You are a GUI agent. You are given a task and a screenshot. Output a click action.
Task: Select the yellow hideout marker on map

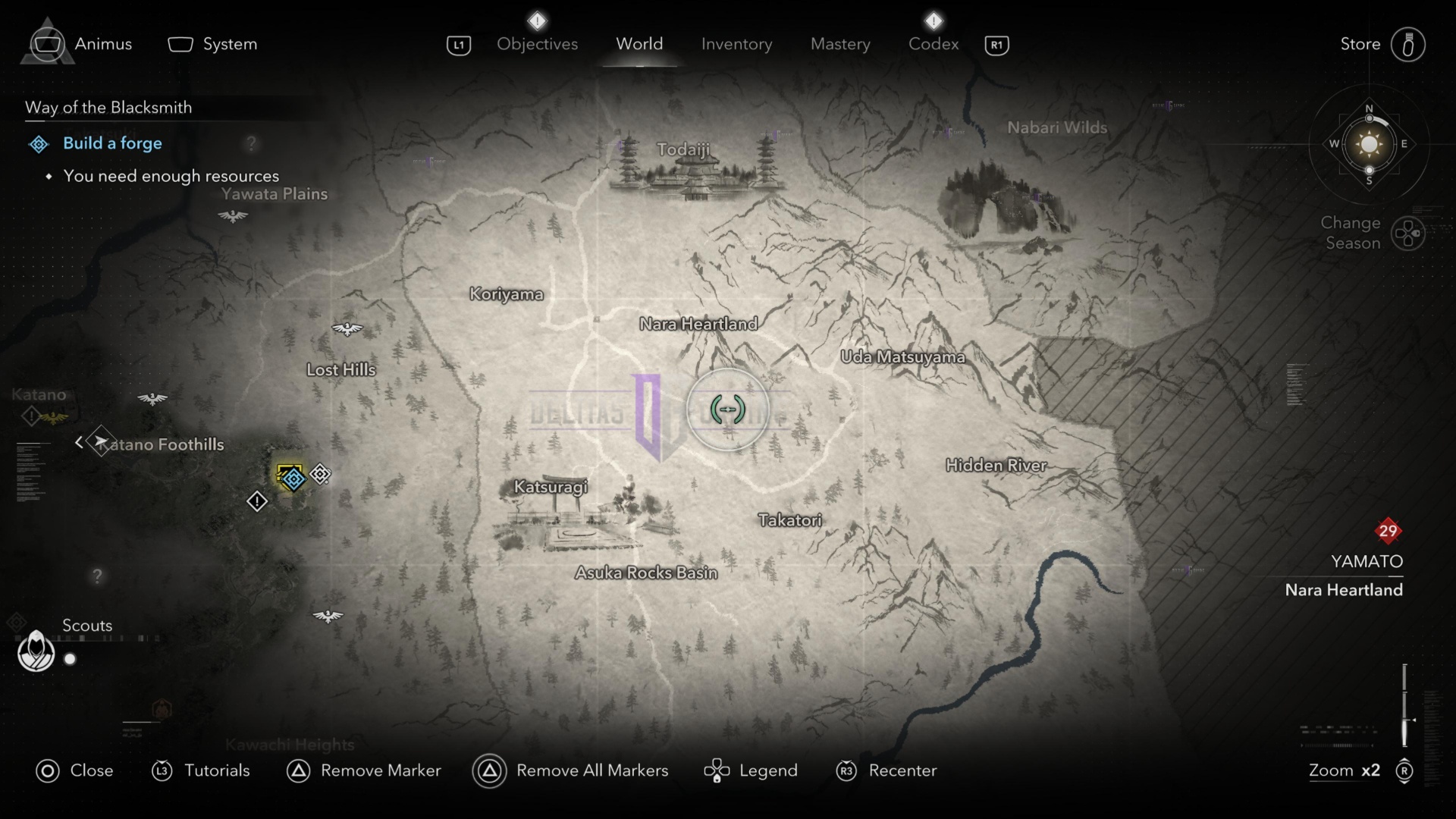pyautogui.click(x=289, y=475)
